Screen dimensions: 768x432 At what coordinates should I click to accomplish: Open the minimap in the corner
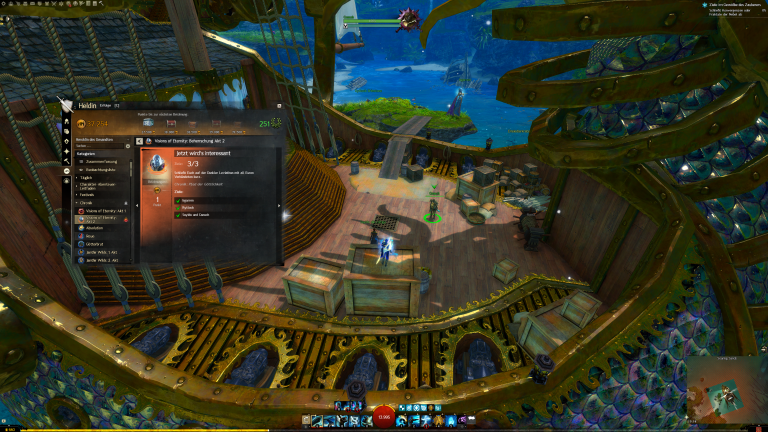[727, 393]
